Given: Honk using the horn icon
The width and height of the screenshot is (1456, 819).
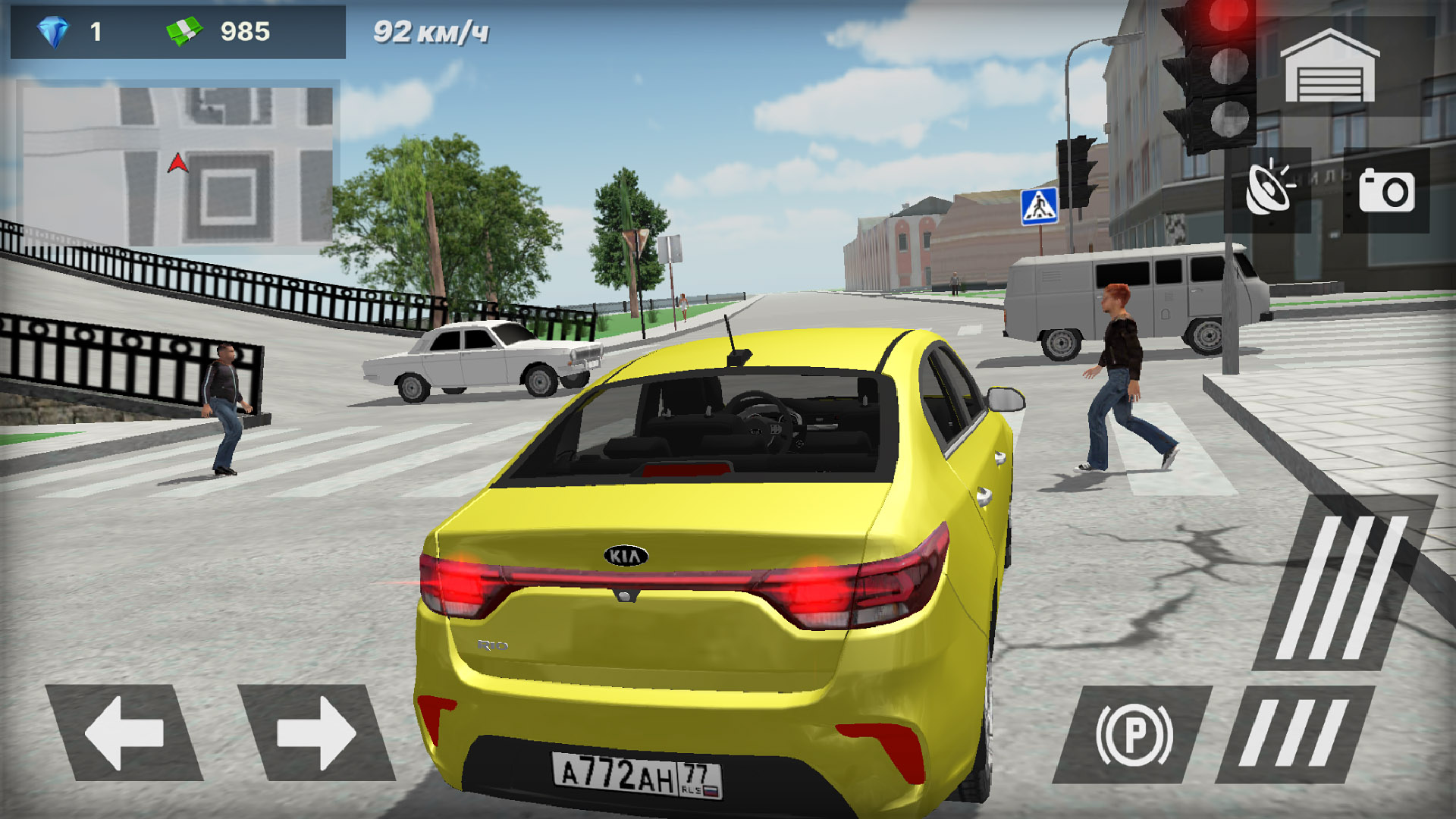Looking at the screenshot, I should (1267, 190).
